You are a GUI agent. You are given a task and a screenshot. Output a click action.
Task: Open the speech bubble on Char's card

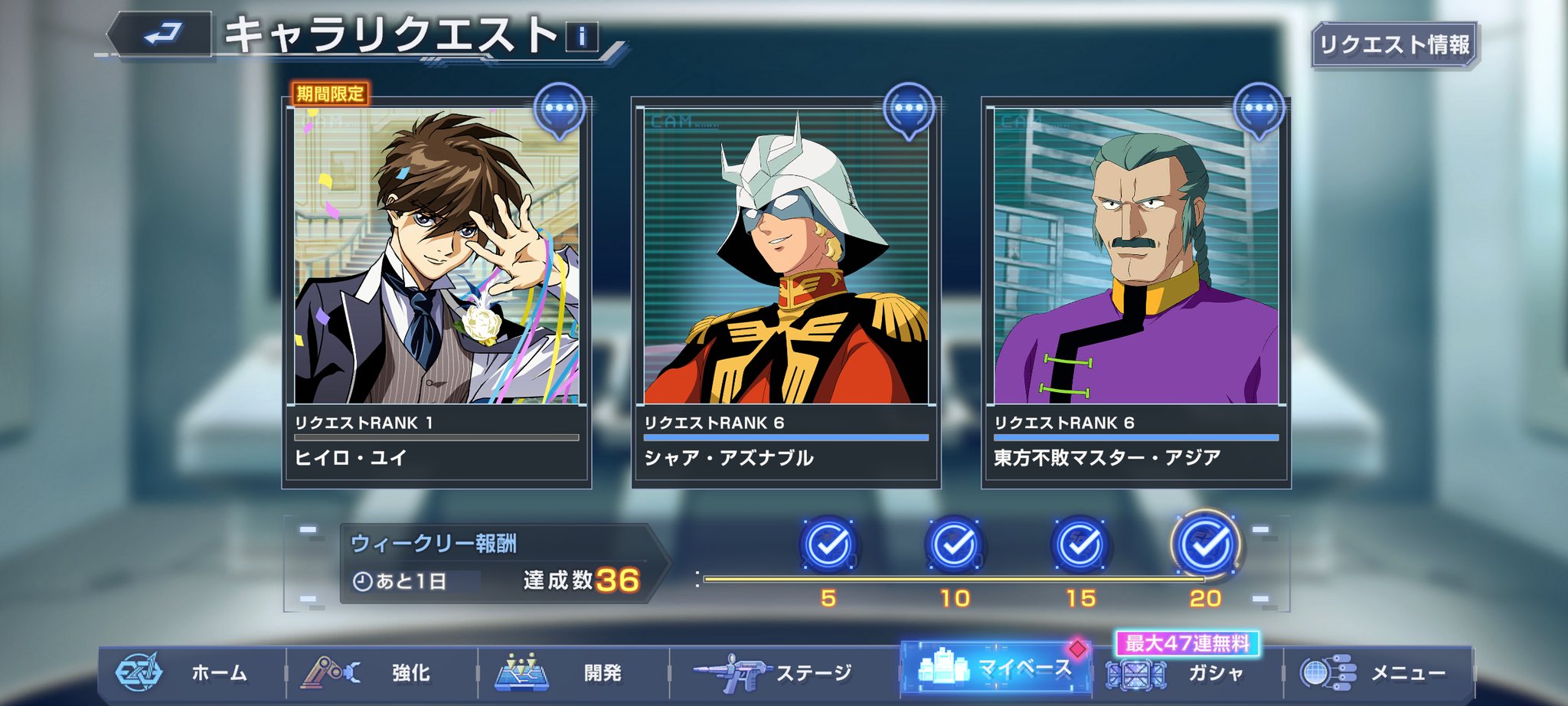click(909, 109)
